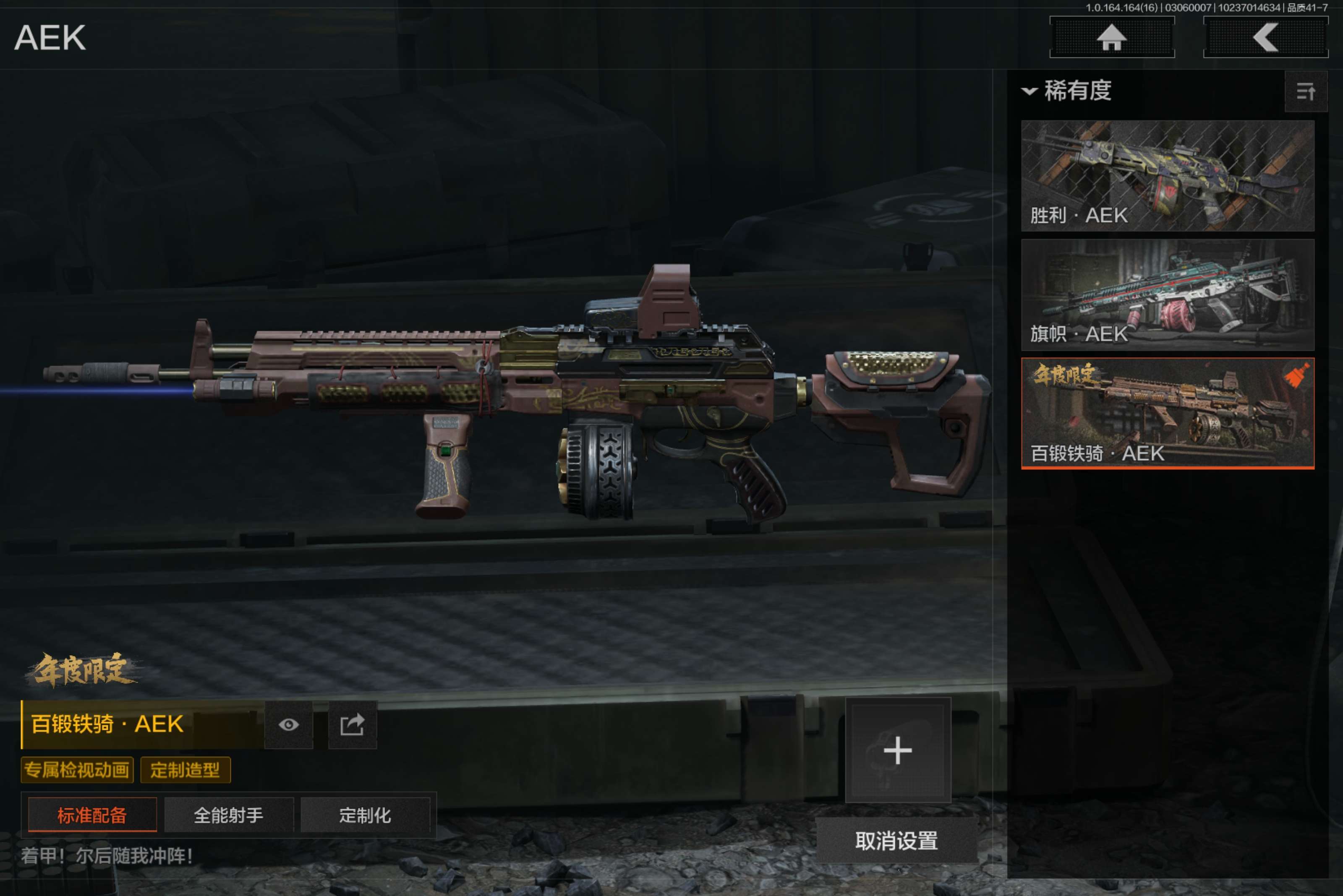Select the 百锻铁骑·AEK skin thumbnail
Viewport: 1343px width, 896px height.
point(1167,413)
